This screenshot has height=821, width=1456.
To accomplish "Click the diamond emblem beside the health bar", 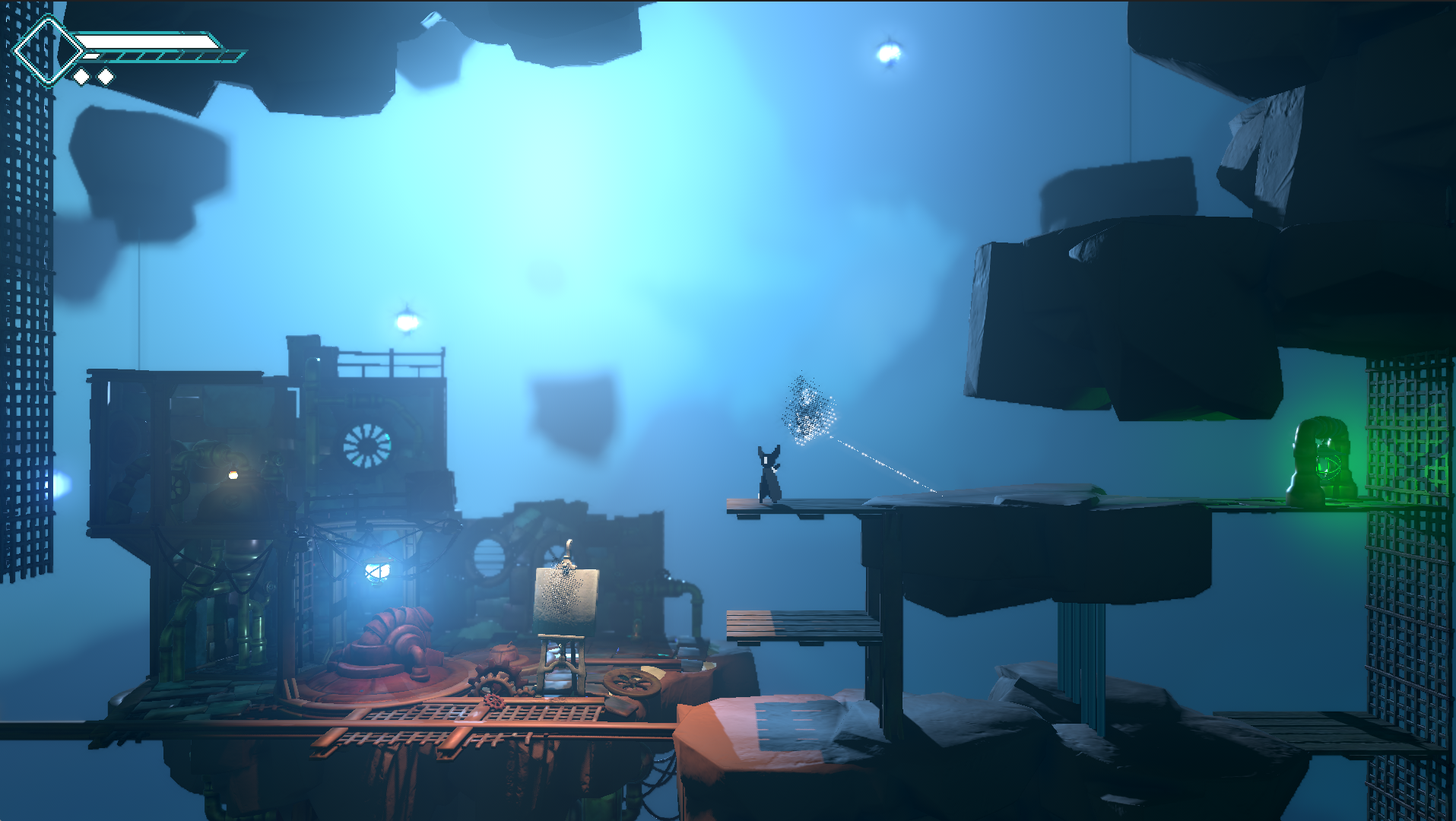I will coord(47,51).
